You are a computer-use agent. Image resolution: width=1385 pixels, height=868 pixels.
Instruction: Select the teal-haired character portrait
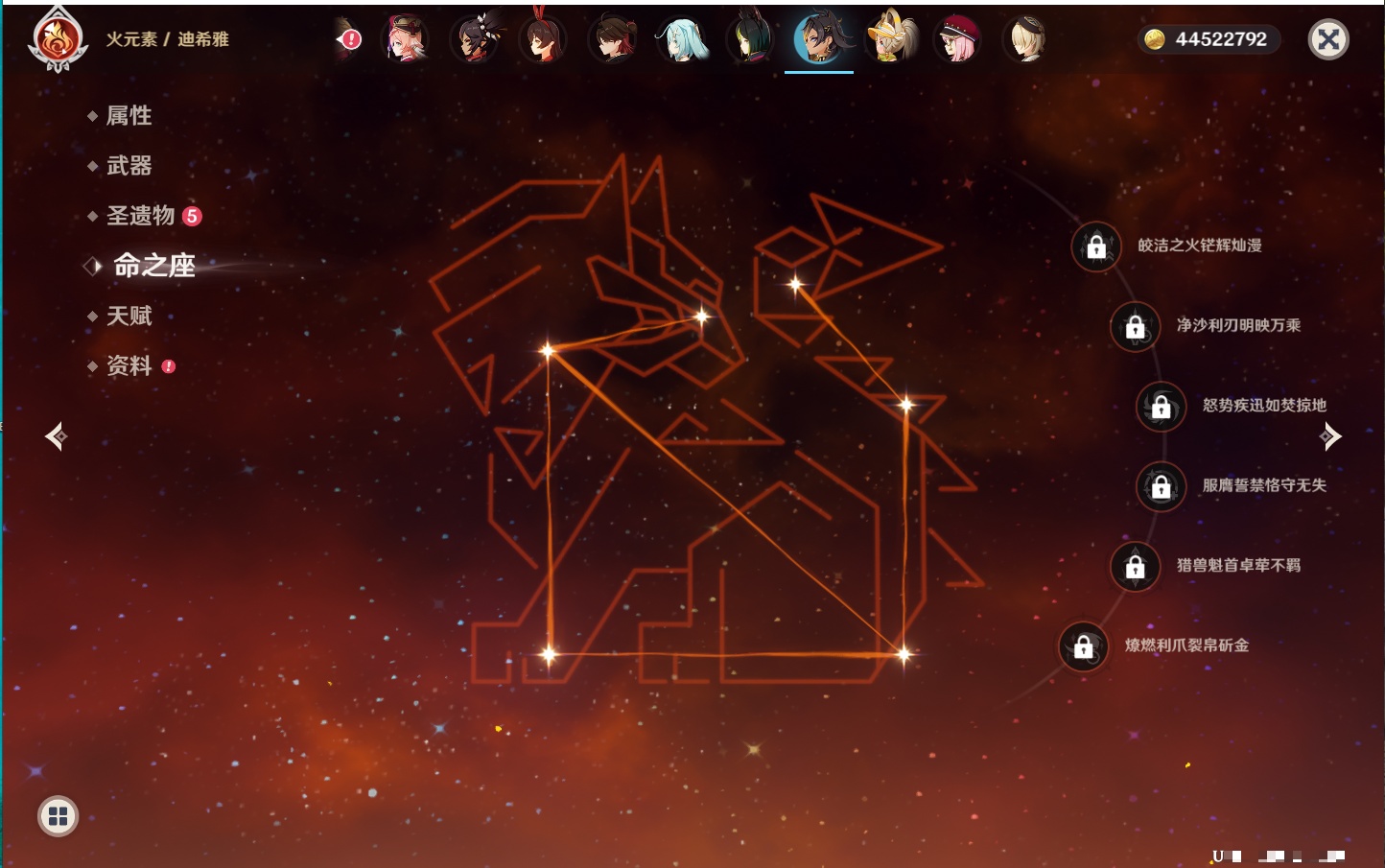pos(682,39)
